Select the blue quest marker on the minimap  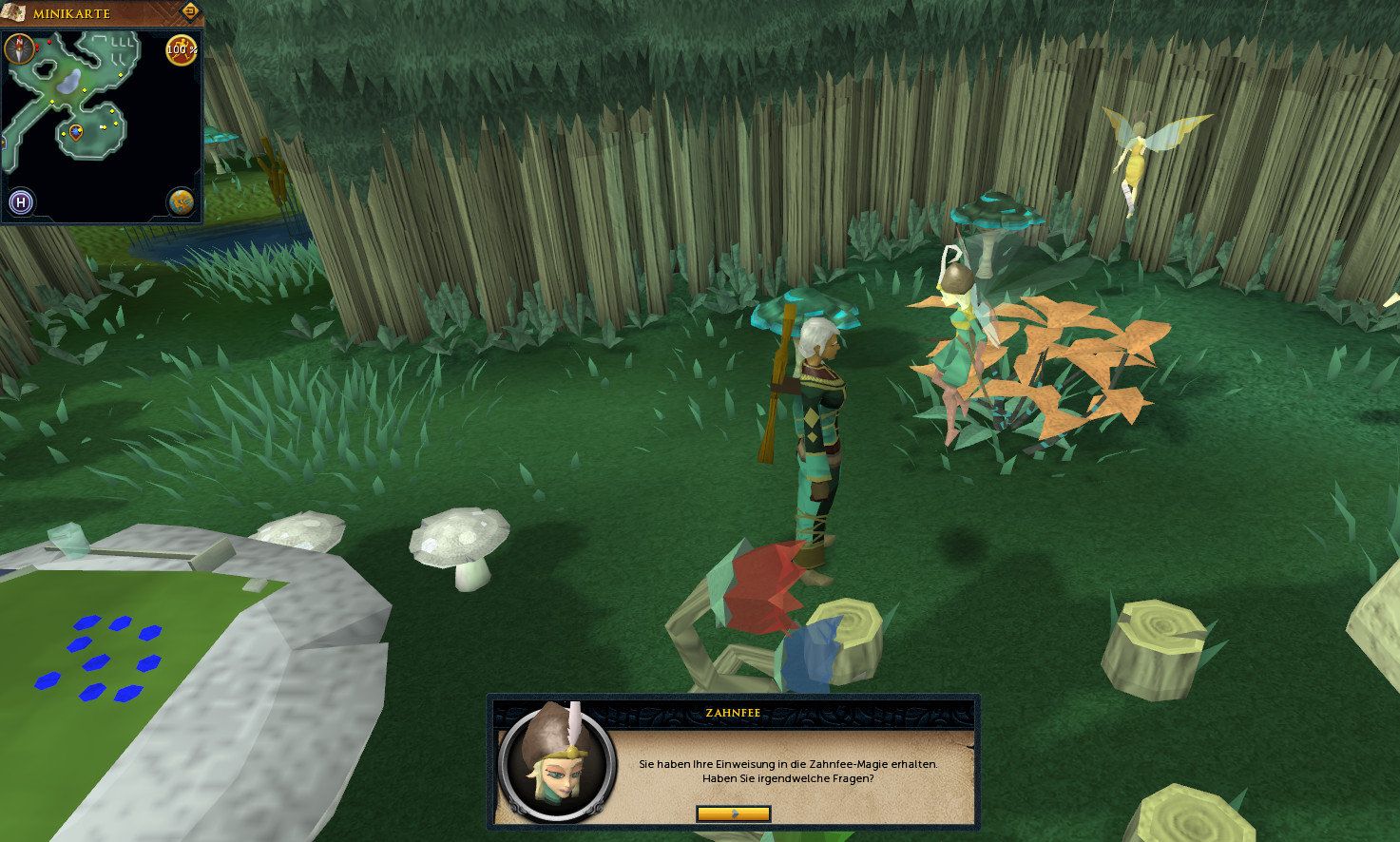point(76,131)
